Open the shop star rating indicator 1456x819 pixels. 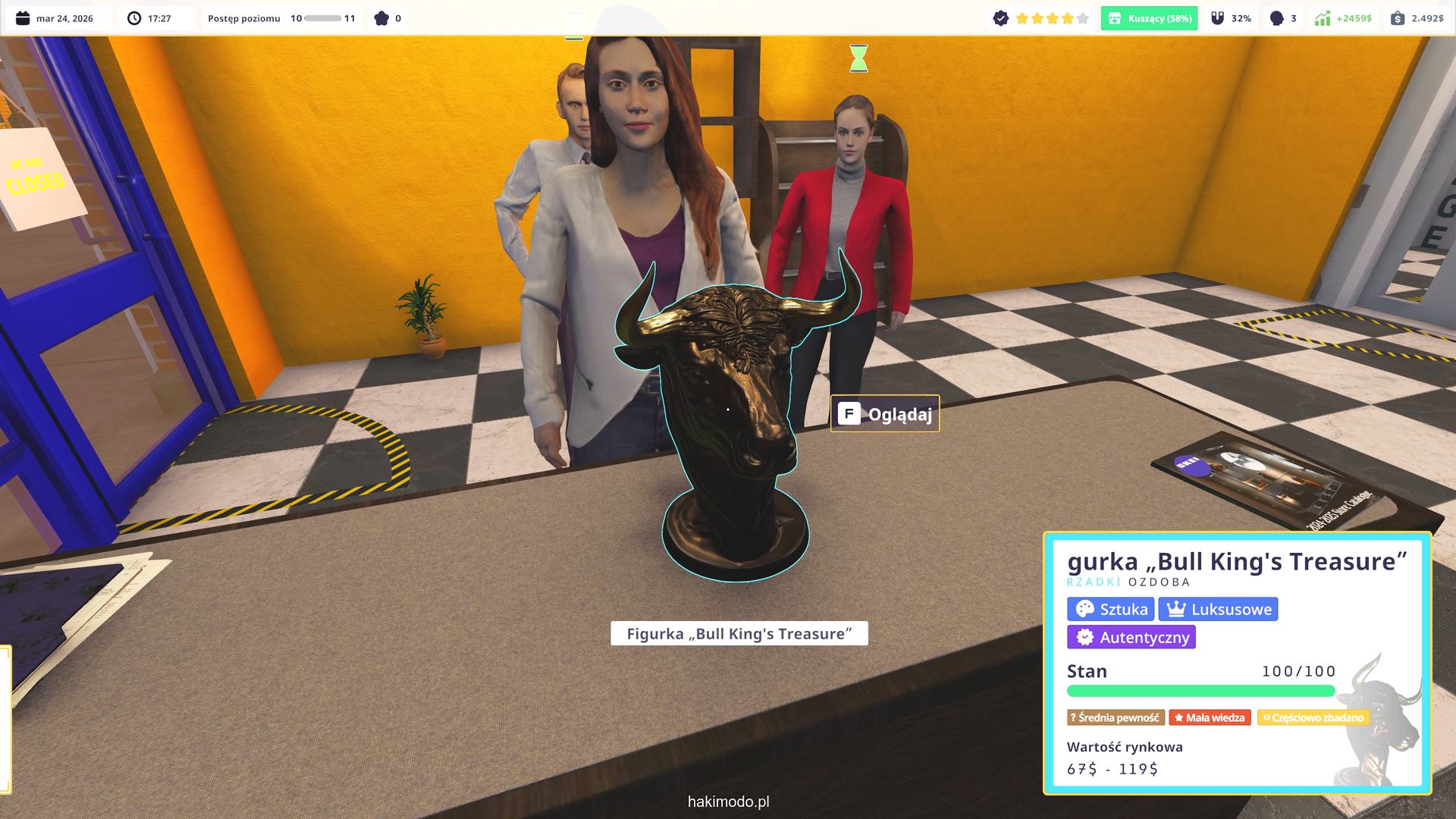click(x=1052, y=18)
